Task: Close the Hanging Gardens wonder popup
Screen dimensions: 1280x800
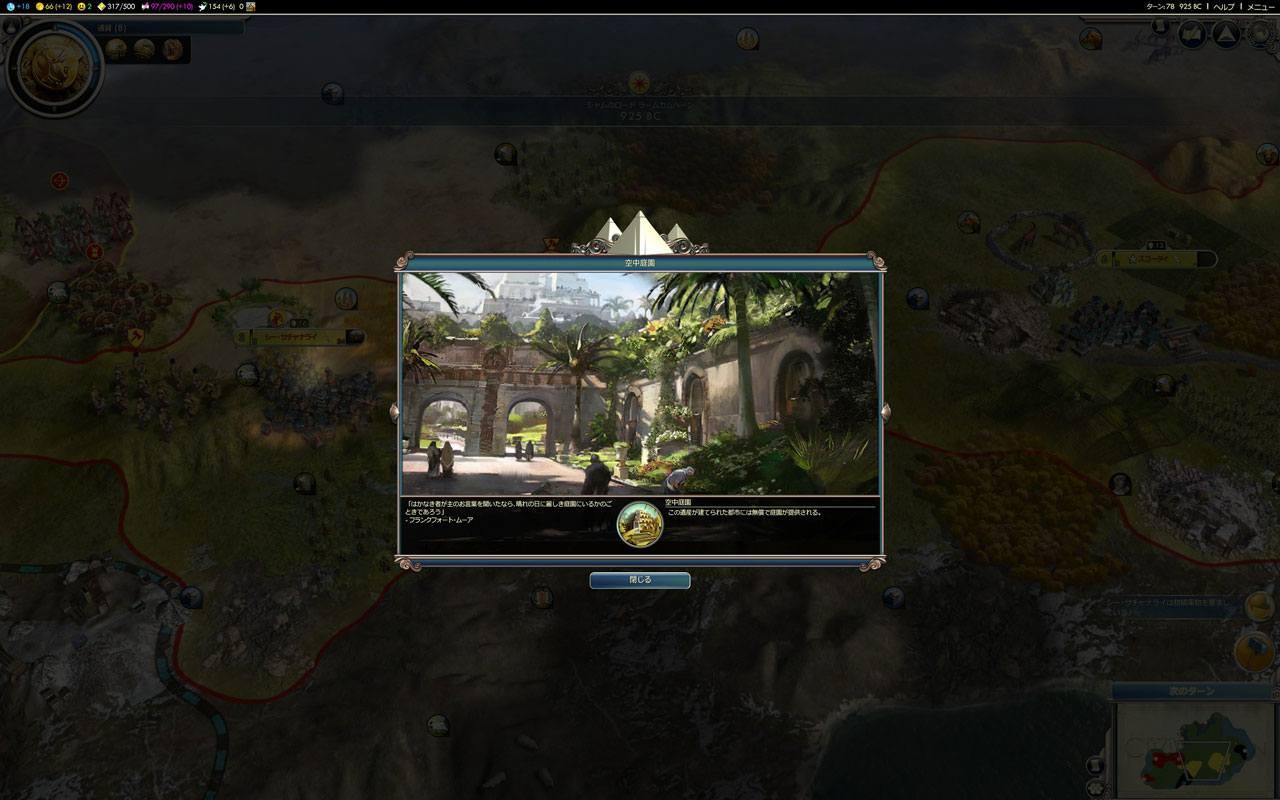Action: [639, 580]
